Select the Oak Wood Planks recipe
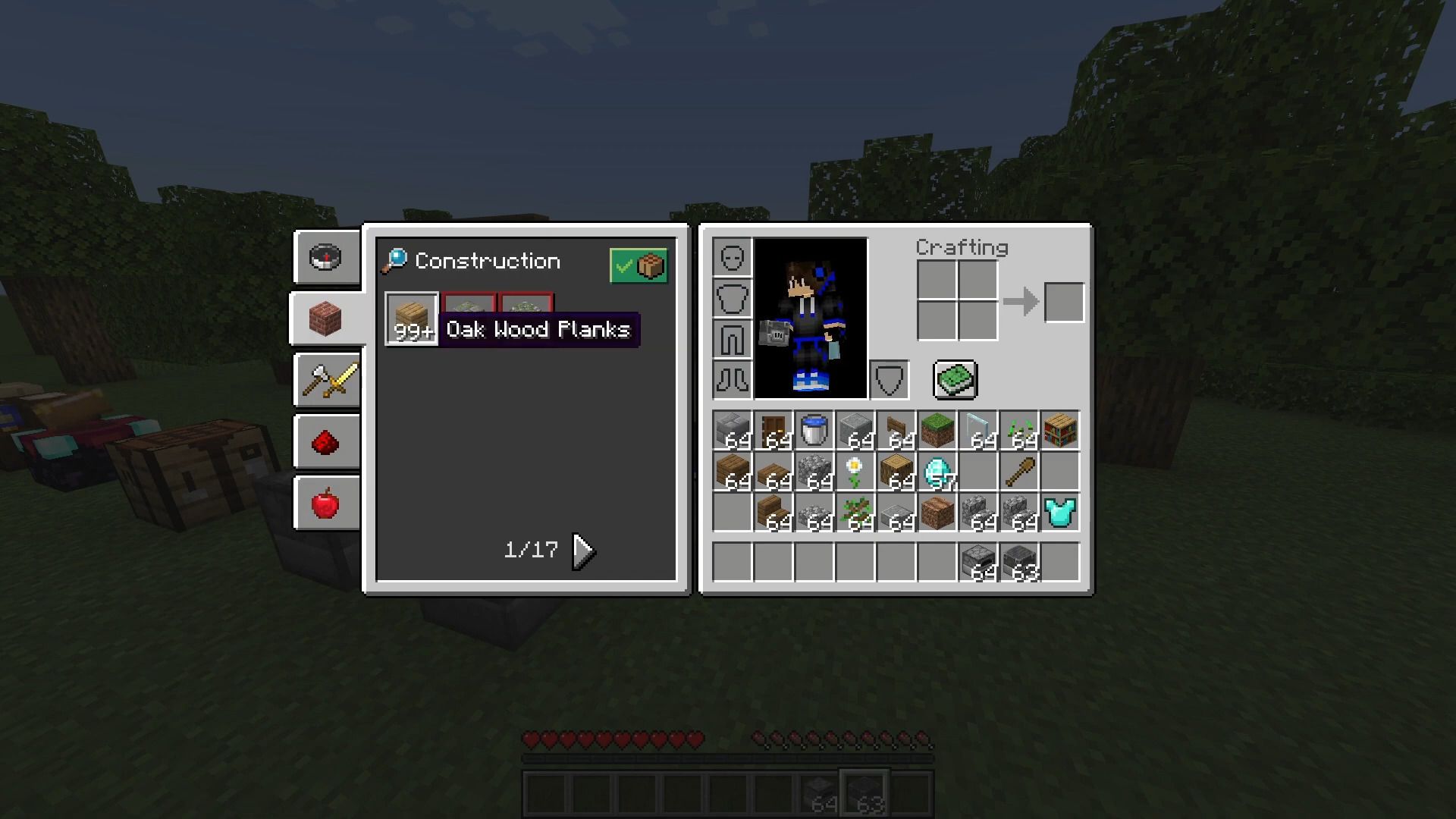 coord(411,318)
